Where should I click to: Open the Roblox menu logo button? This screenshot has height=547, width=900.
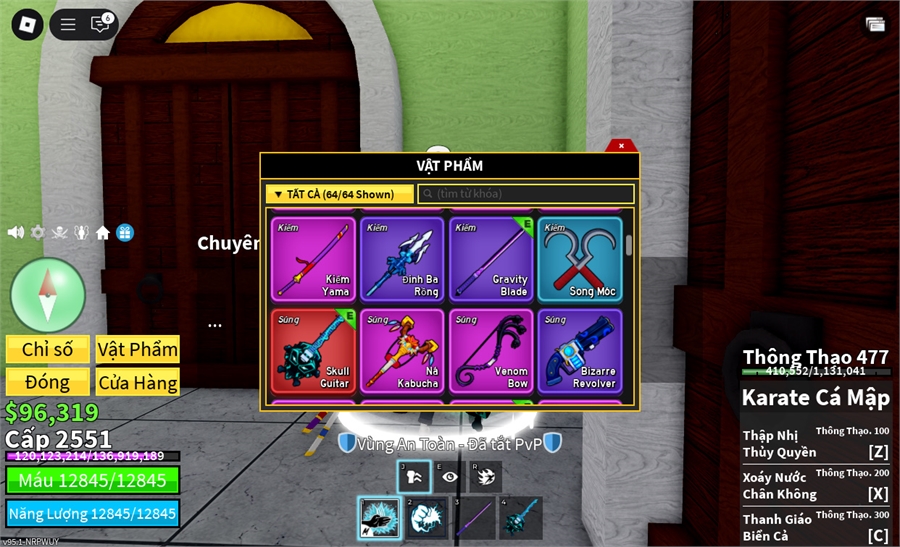pos(27,24)
